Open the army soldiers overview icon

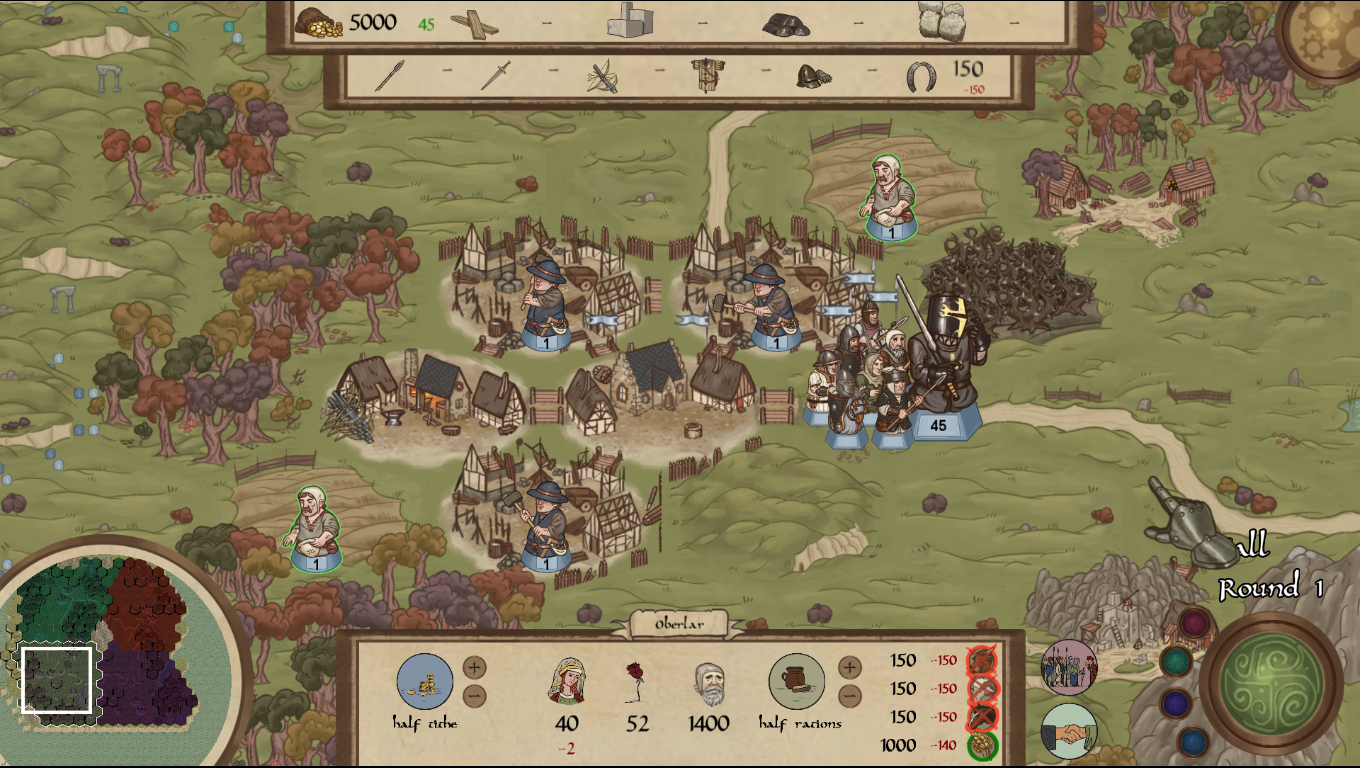1069,667
